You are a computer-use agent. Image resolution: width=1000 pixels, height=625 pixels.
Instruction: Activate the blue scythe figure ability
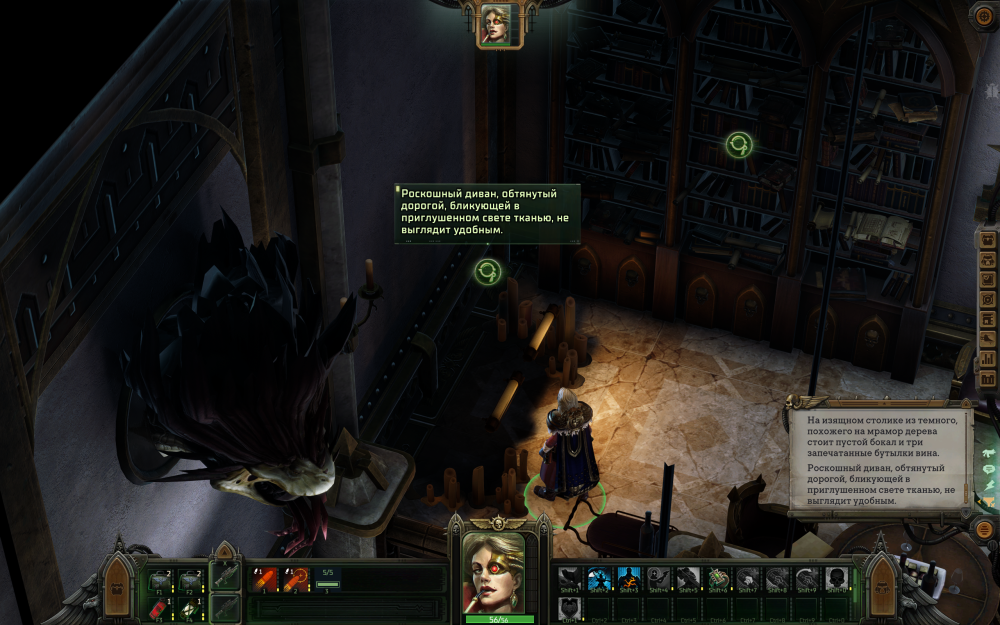coord(598,579)
